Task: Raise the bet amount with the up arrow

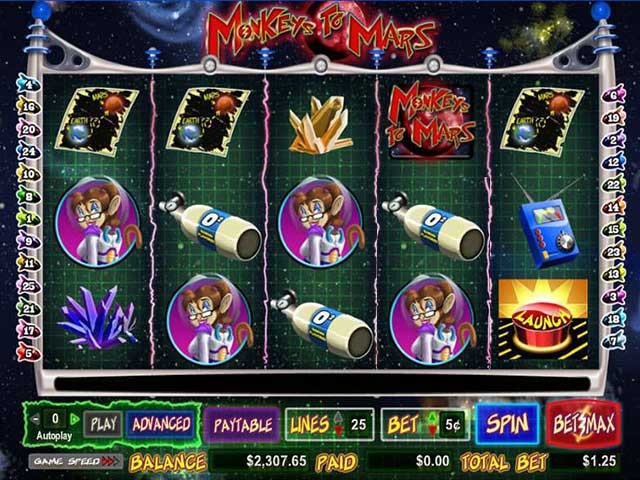Action: 432,418
